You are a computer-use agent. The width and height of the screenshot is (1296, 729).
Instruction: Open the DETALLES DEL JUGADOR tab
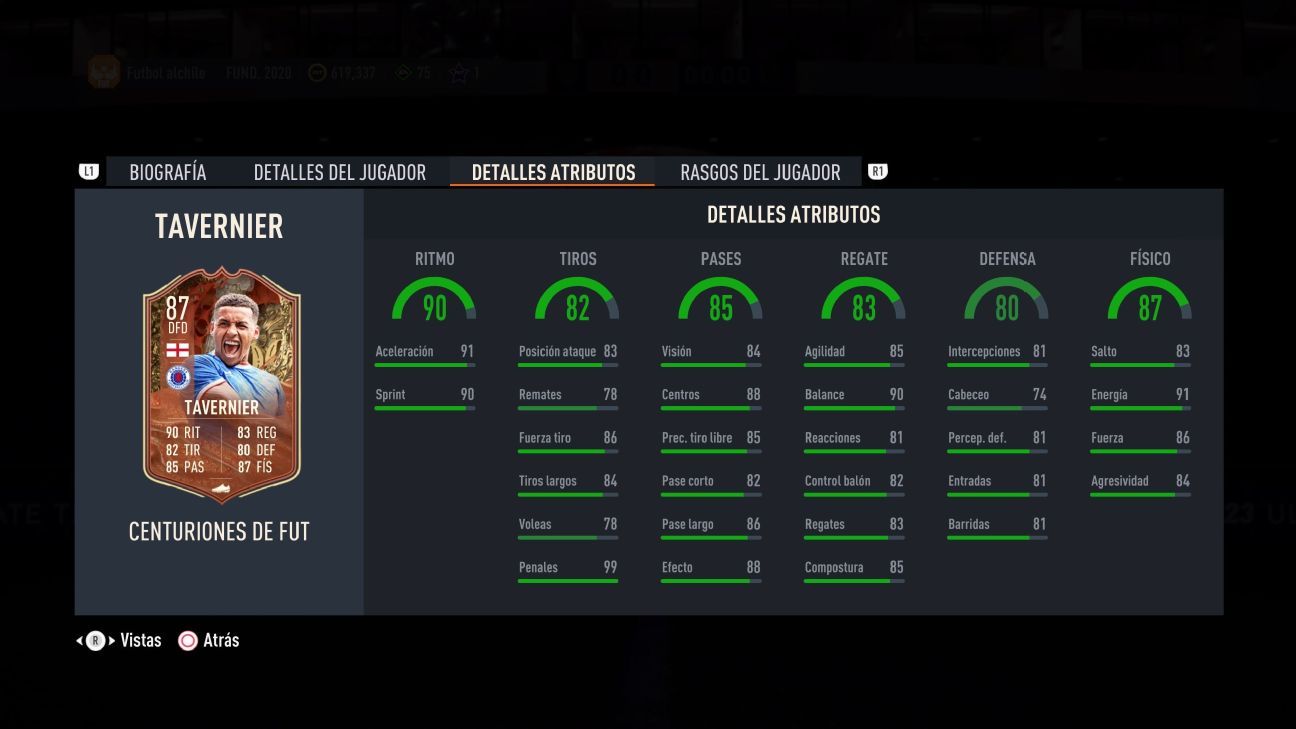341,171
